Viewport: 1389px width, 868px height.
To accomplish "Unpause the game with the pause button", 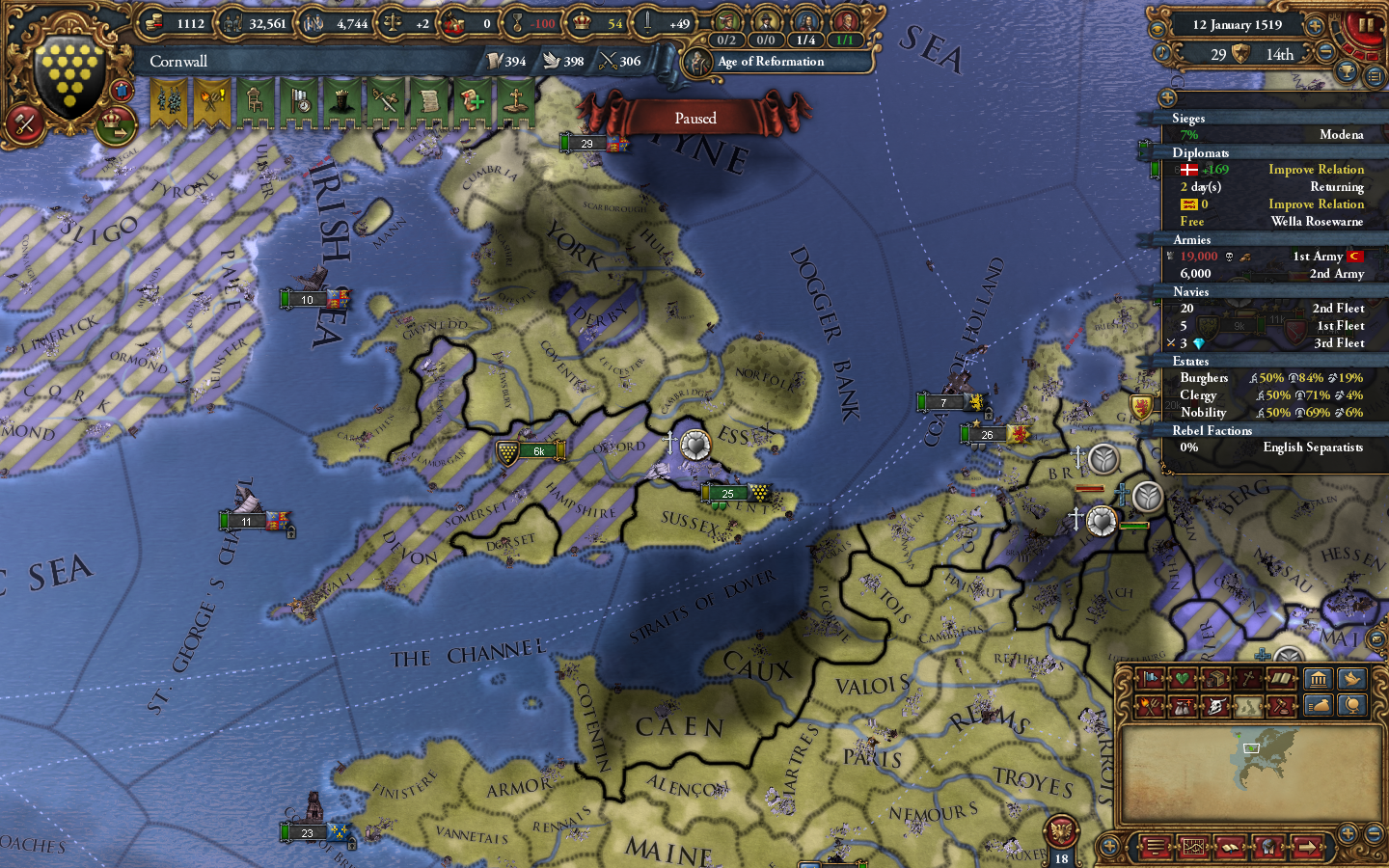I will 1366,25.
